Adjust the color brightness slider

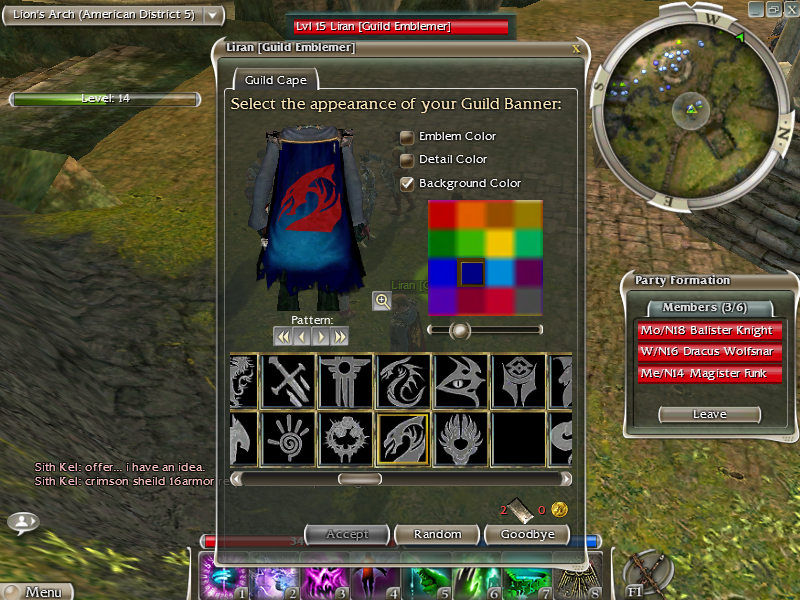click(x=460, y=329)
